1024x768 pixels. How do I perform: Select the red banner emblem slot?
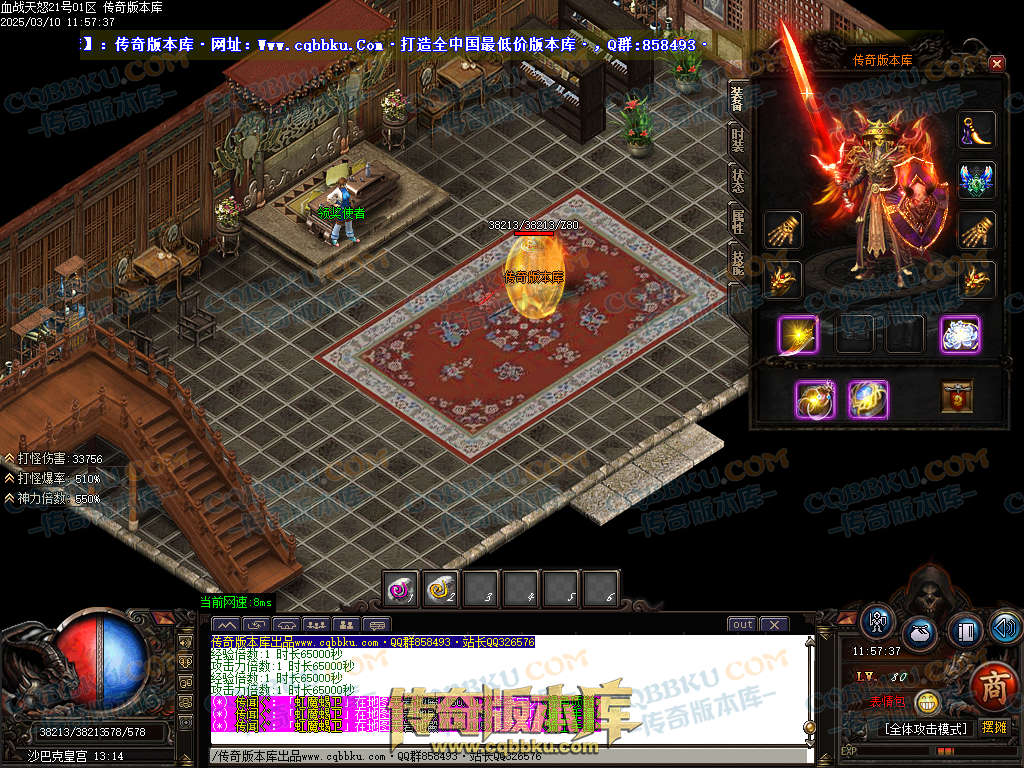click(x=957, y=397)
